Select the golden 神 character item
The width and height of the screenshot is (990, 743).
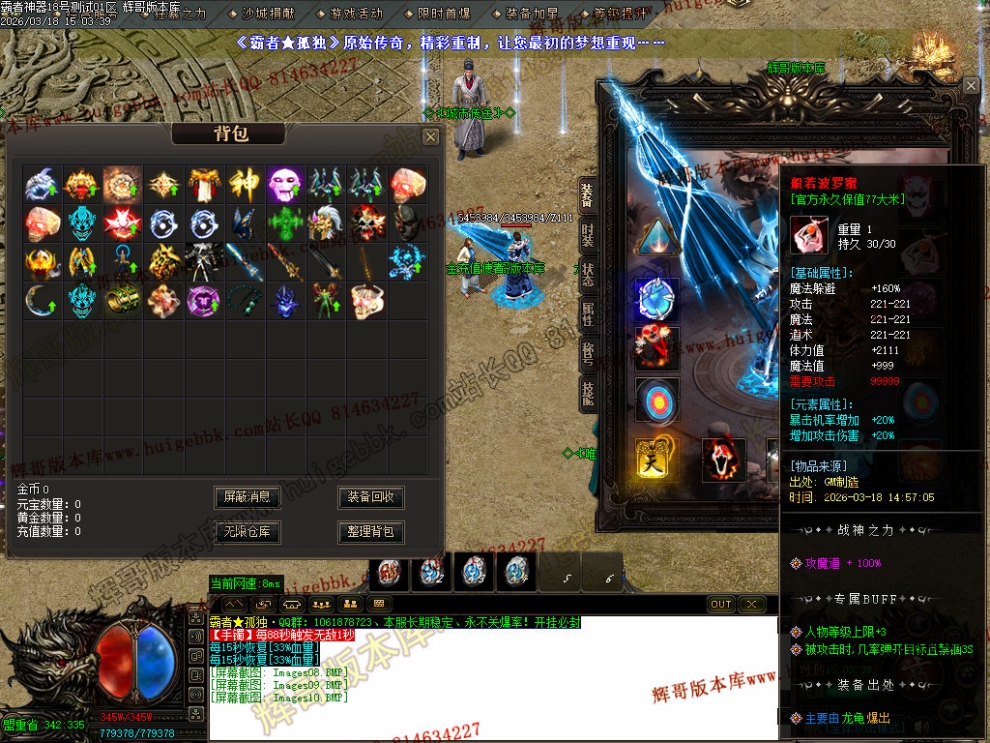click(x=244, y=184)
